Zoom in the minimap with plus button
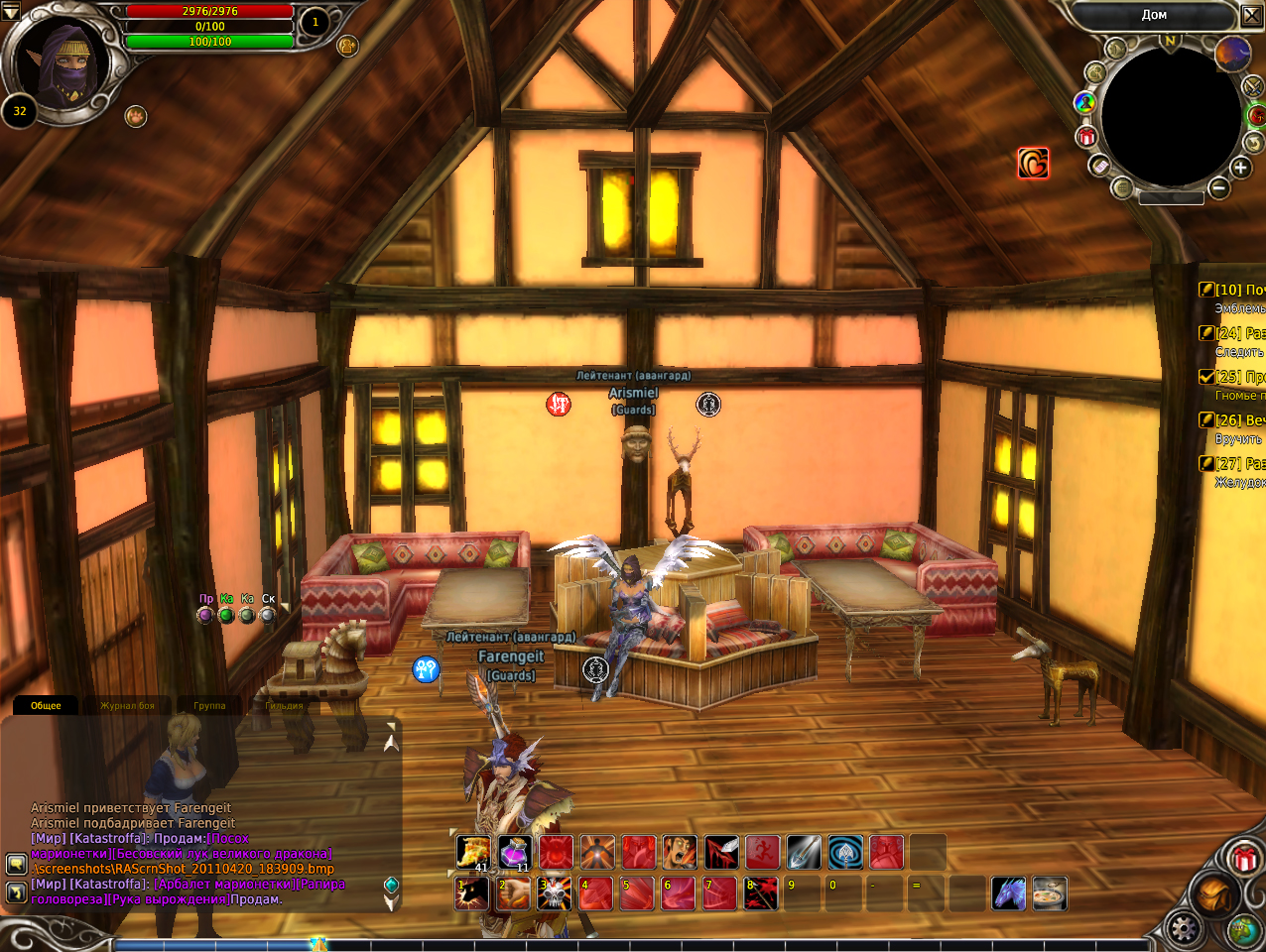 [1240, 168]
